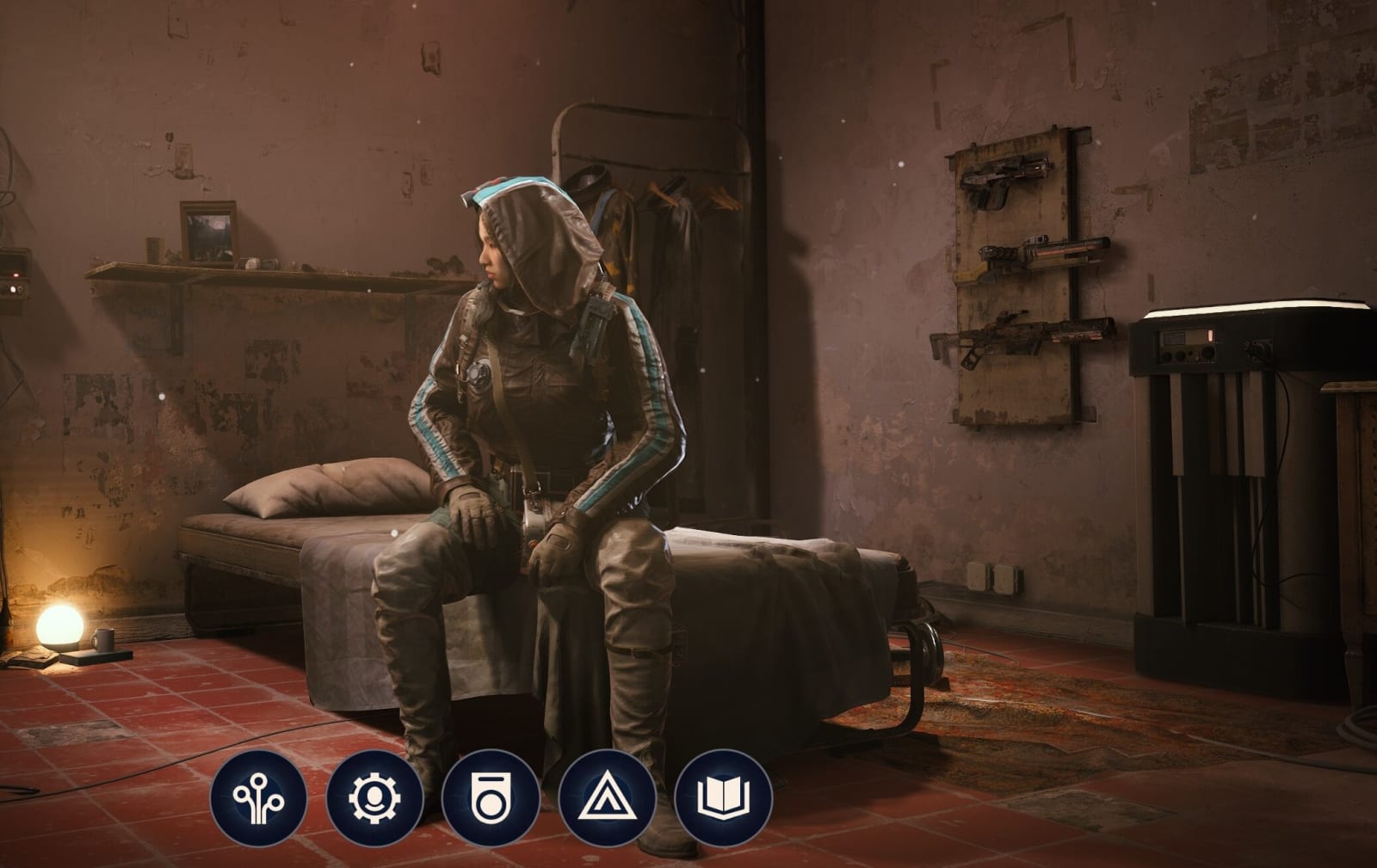Image resolution: width=1377 pixels, height=868 pixels.
Task: Activate the triangle icon button
Action: click(607, 797)
